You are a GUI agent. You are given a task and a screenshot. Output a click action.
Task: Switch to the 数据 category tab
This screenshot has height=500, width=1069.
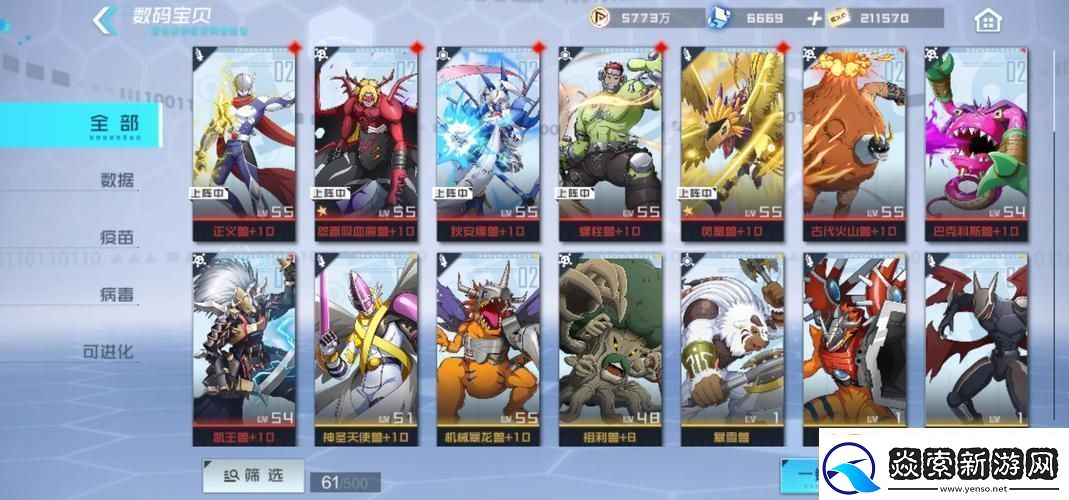[117, 181]
